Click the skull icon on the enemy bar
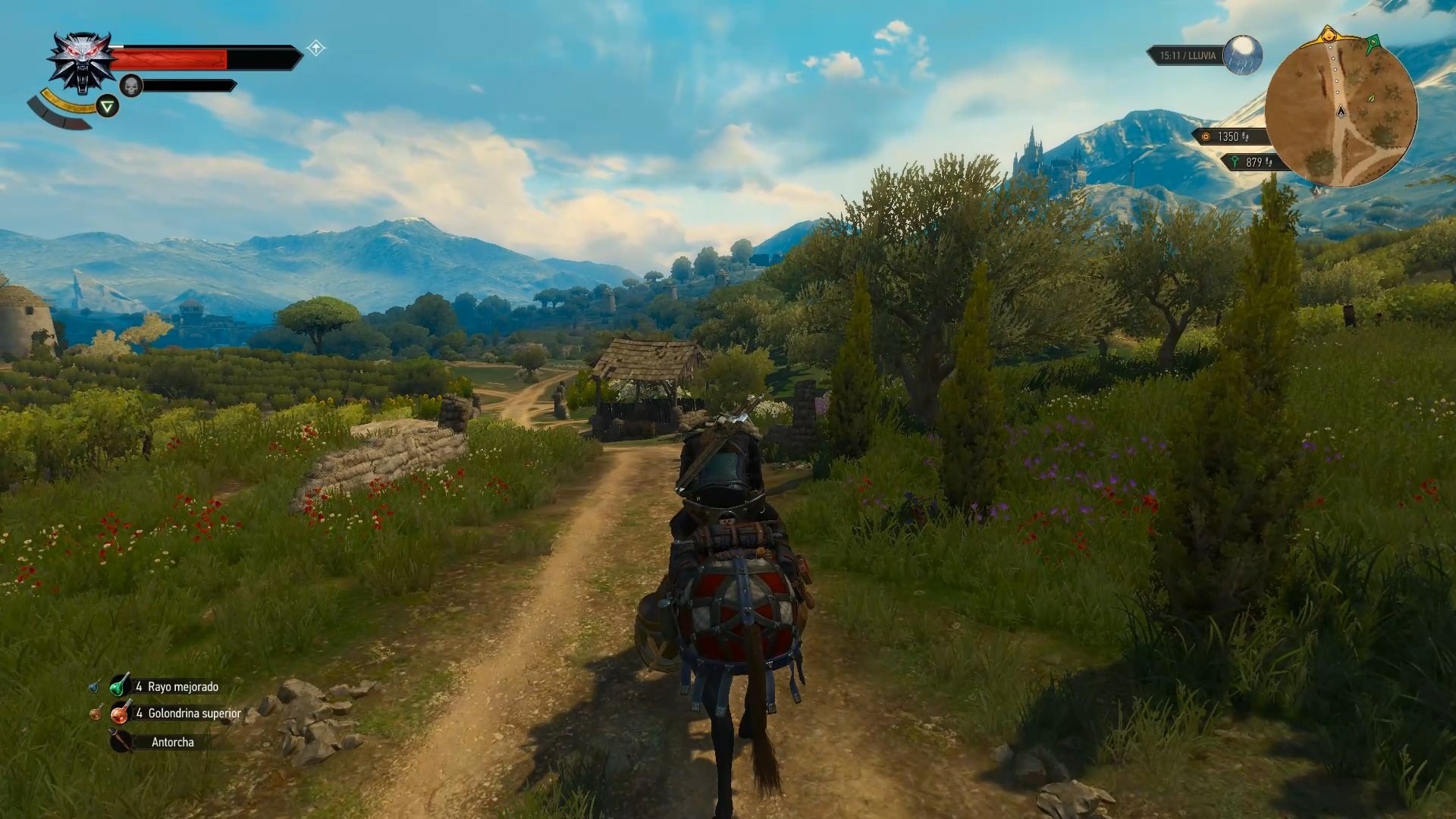This screenshot has height=819, width=1456. 131,84
